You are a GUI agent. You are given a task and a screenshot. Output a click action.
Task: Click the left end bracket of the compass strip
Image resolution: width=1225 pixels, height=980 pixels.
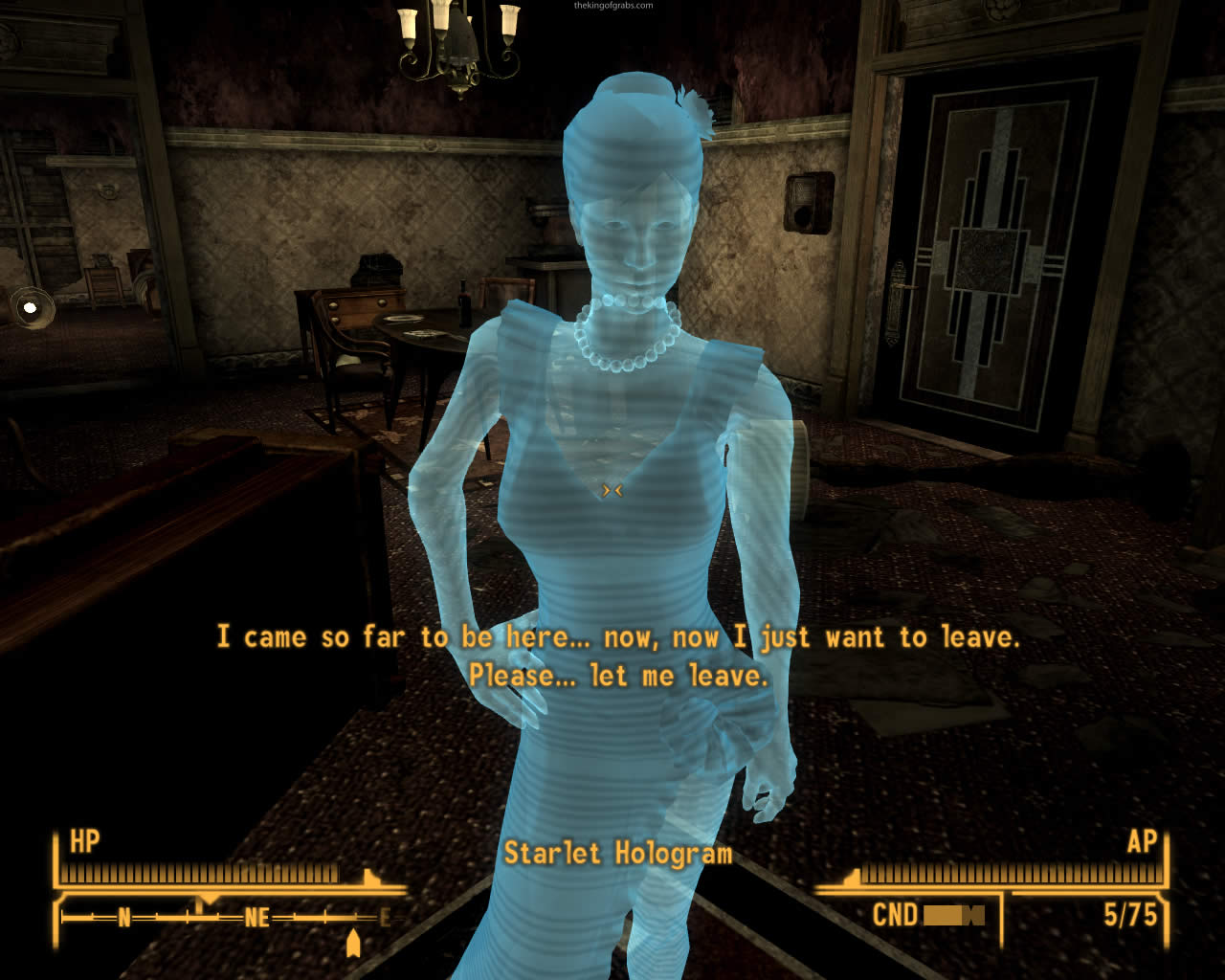point(61,918)
